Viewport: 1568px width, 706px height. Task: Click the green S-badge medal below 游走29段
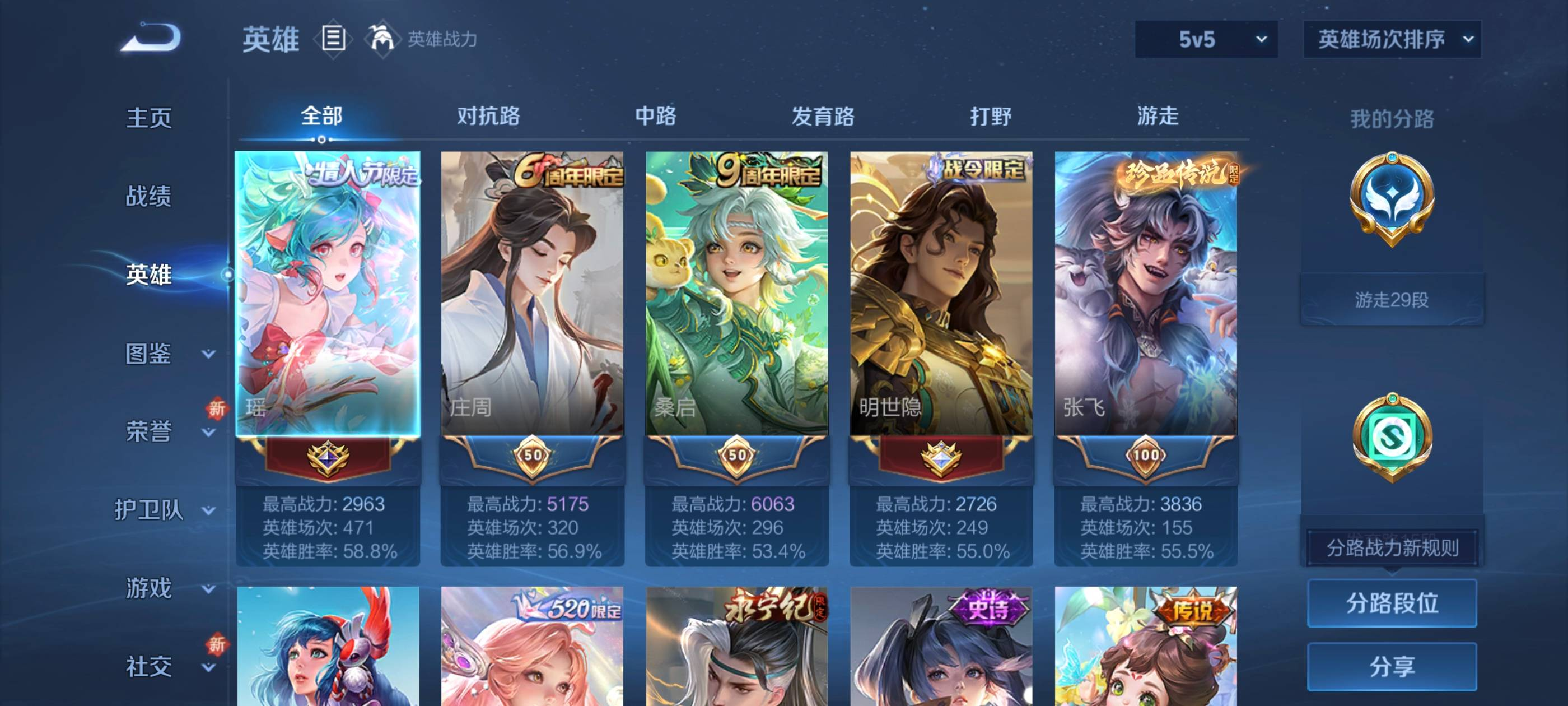(x=1394, y=445)
